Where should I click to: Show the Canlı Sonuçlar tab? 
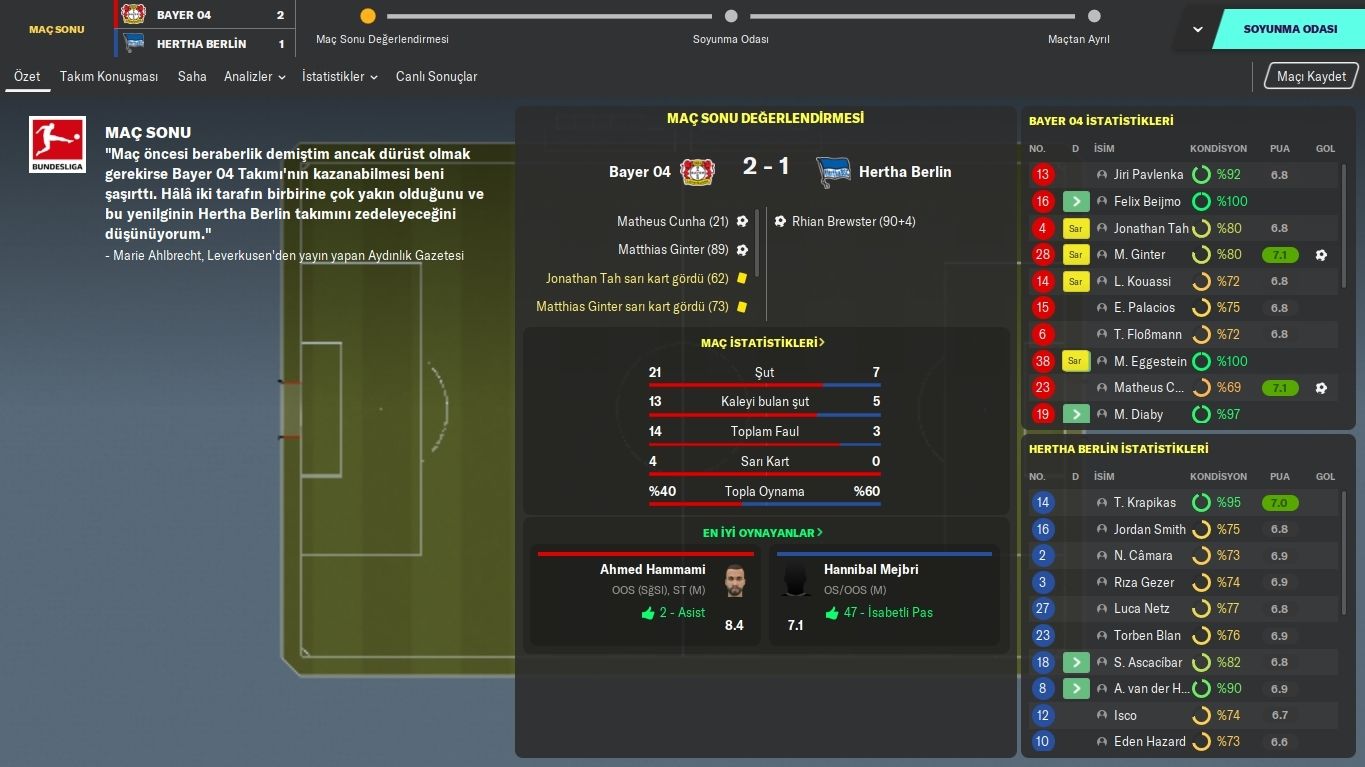coord(436,76)
